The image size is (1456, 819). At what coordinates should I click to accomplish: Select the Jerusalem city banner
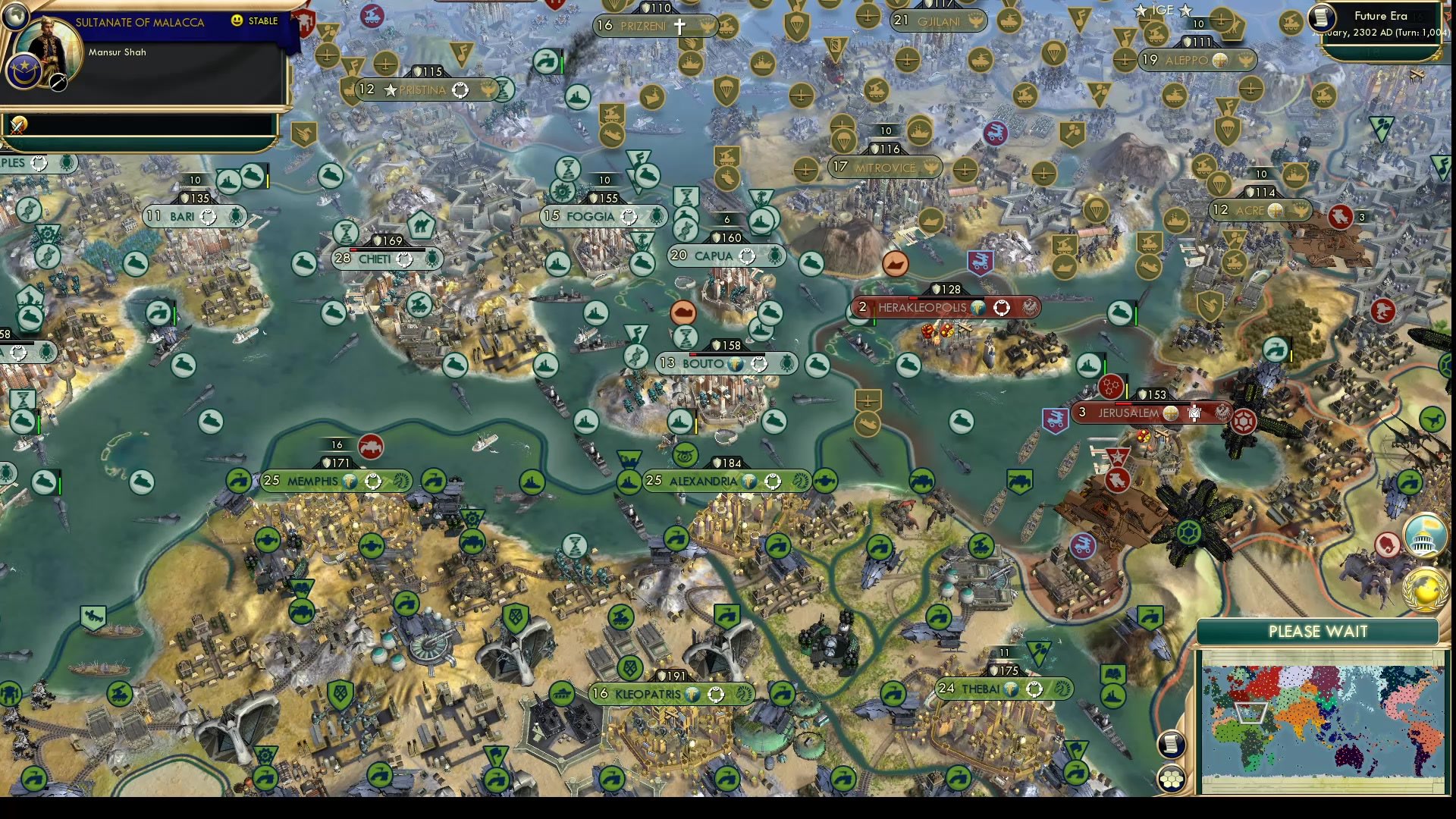tap(1128, 413)
